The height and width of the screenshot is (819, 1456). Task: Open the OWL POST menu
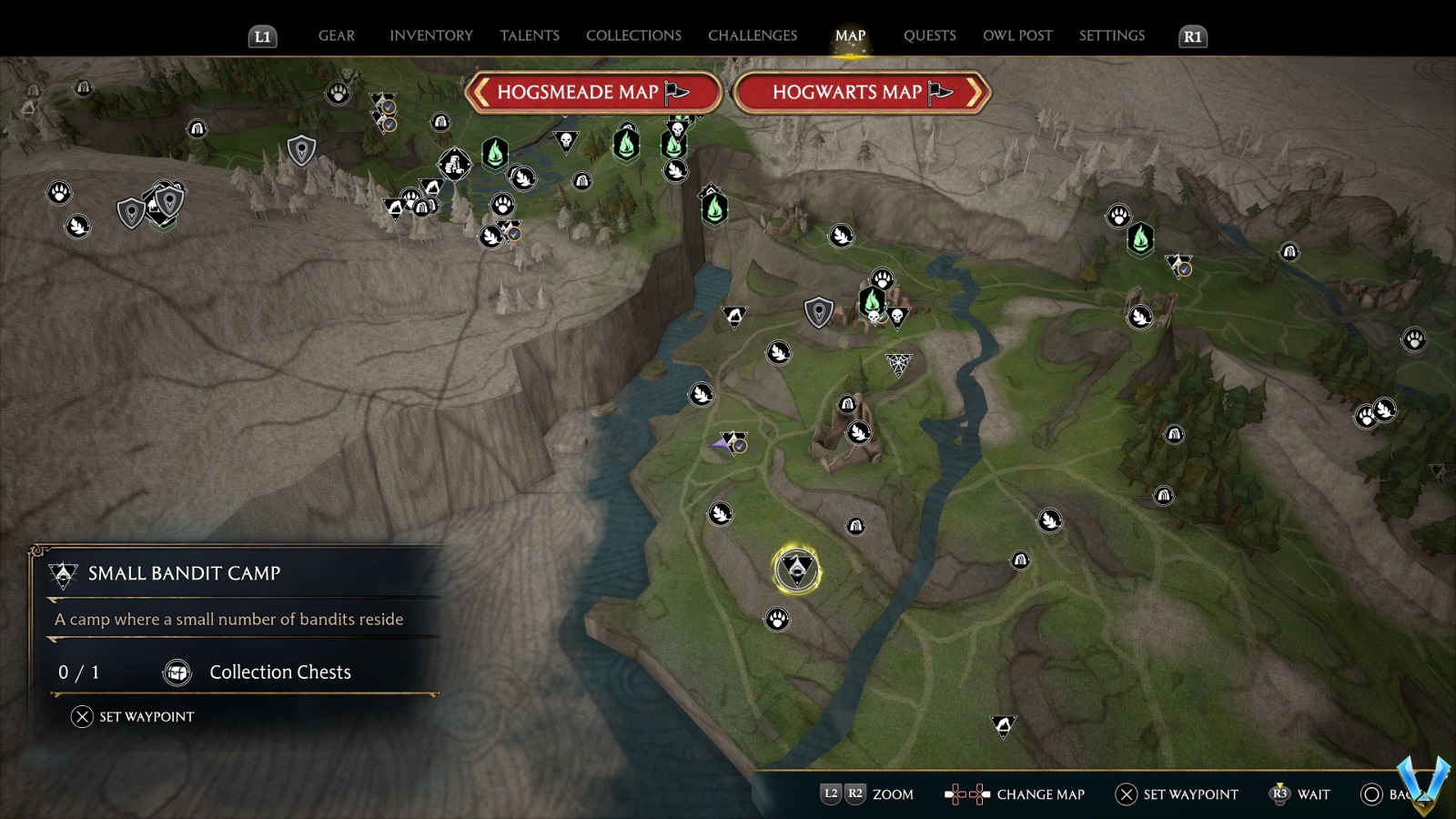[x=1018, y=35]
